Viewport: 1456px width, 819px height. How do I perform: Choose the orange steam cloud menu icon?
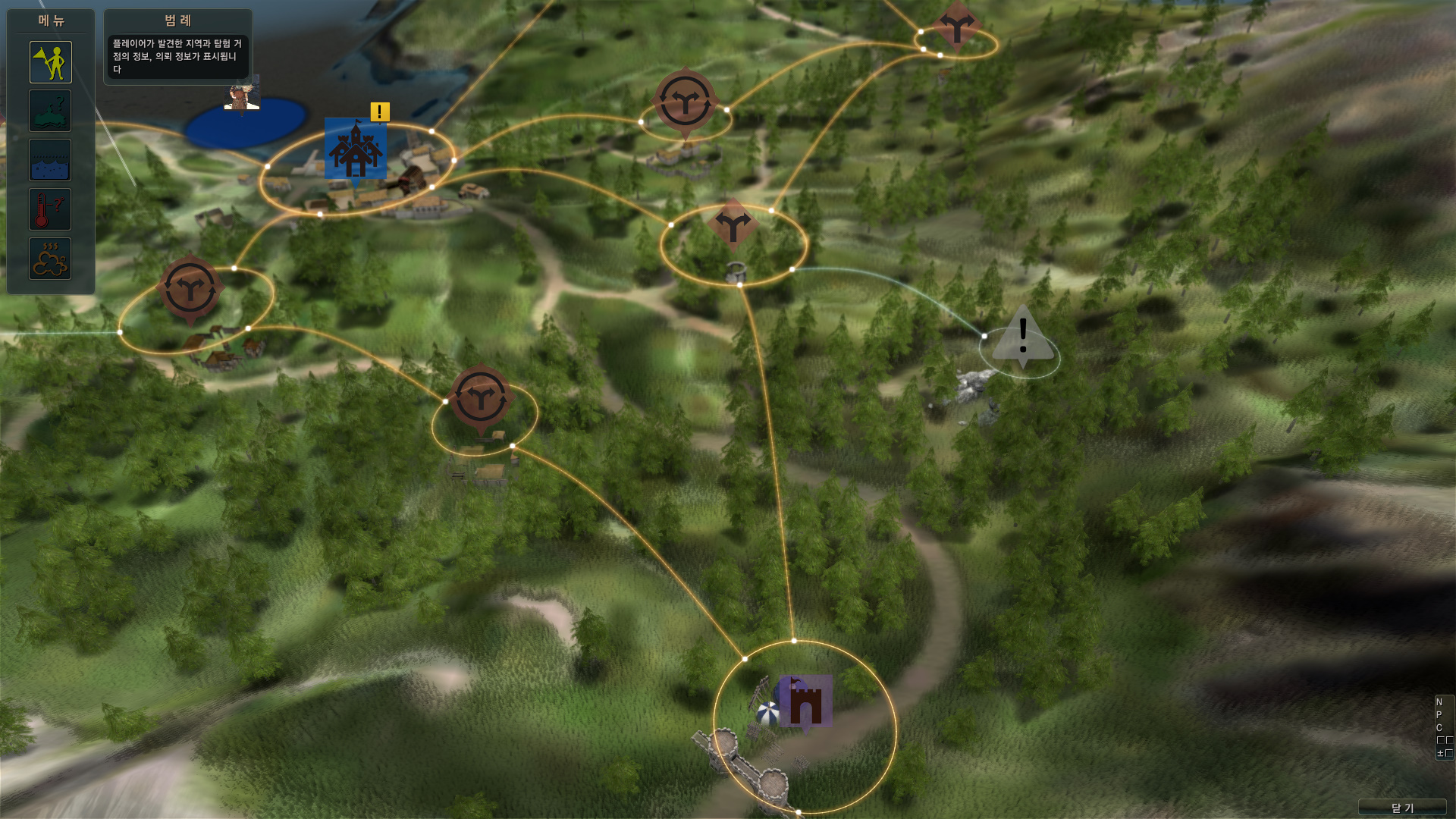tap(51, 259)
